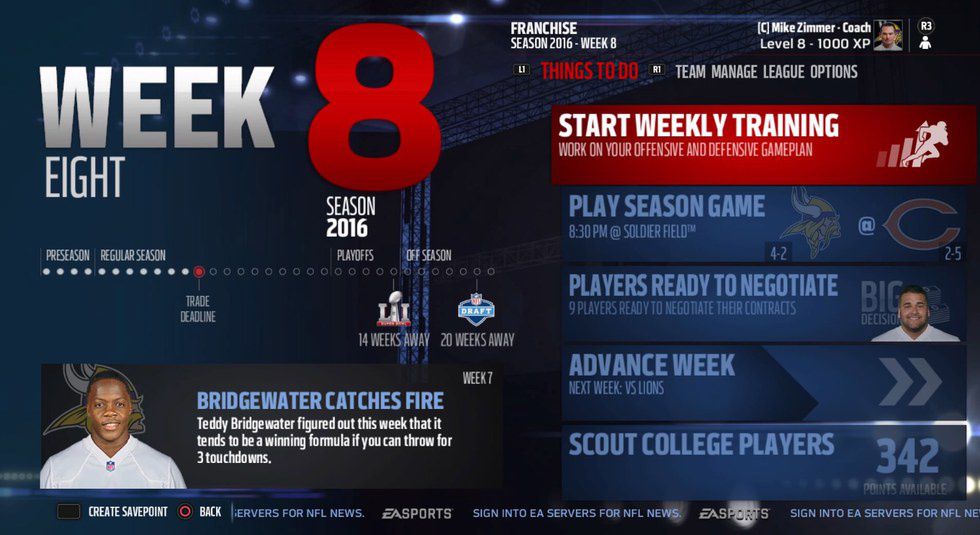Switch to the Manage tab
The width and height of the screenshot is (980, 535).
735,72
